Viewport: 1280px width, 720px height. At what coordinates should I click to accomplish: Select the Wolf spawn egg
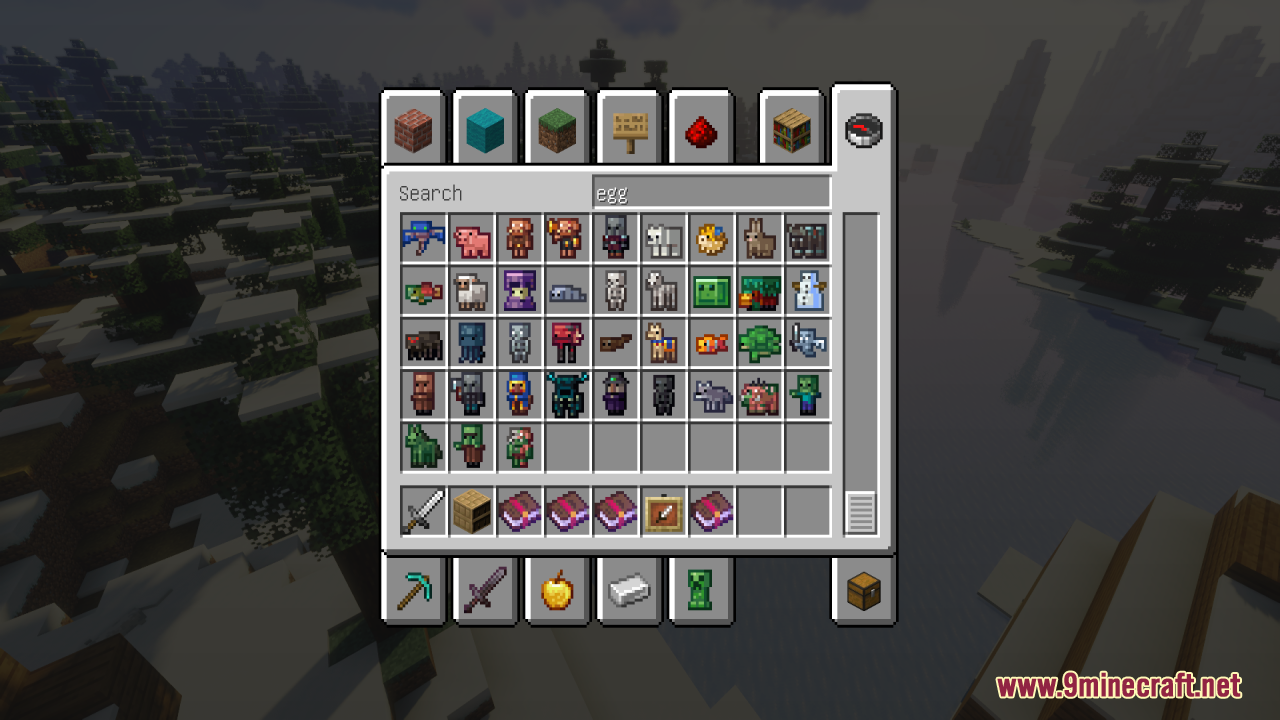pyautogui.click(x=711, y=393)
